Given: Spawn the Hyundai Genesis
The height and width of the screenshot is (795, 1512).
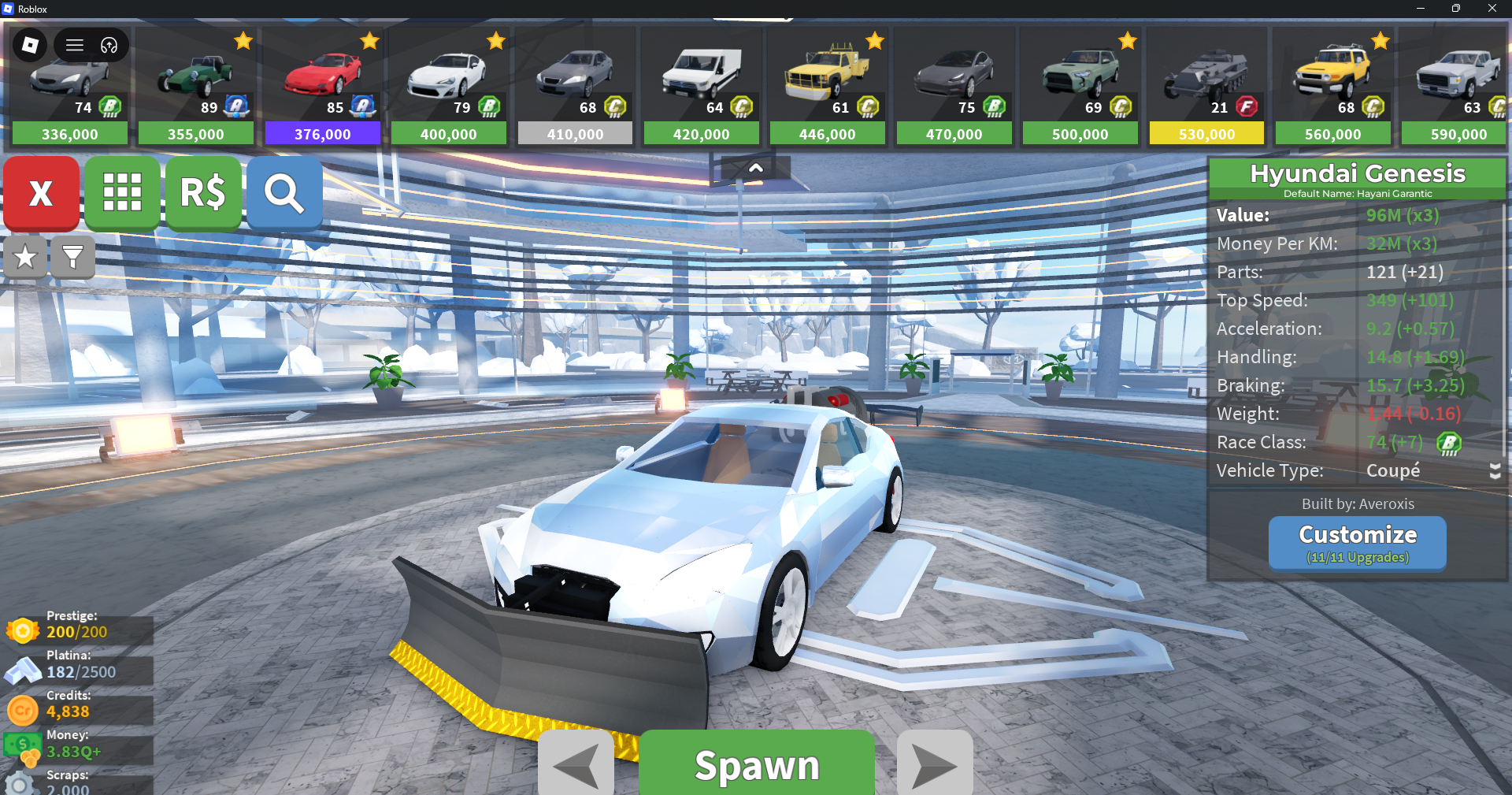Looking at the screenshot, I should [x=756, y=764].
